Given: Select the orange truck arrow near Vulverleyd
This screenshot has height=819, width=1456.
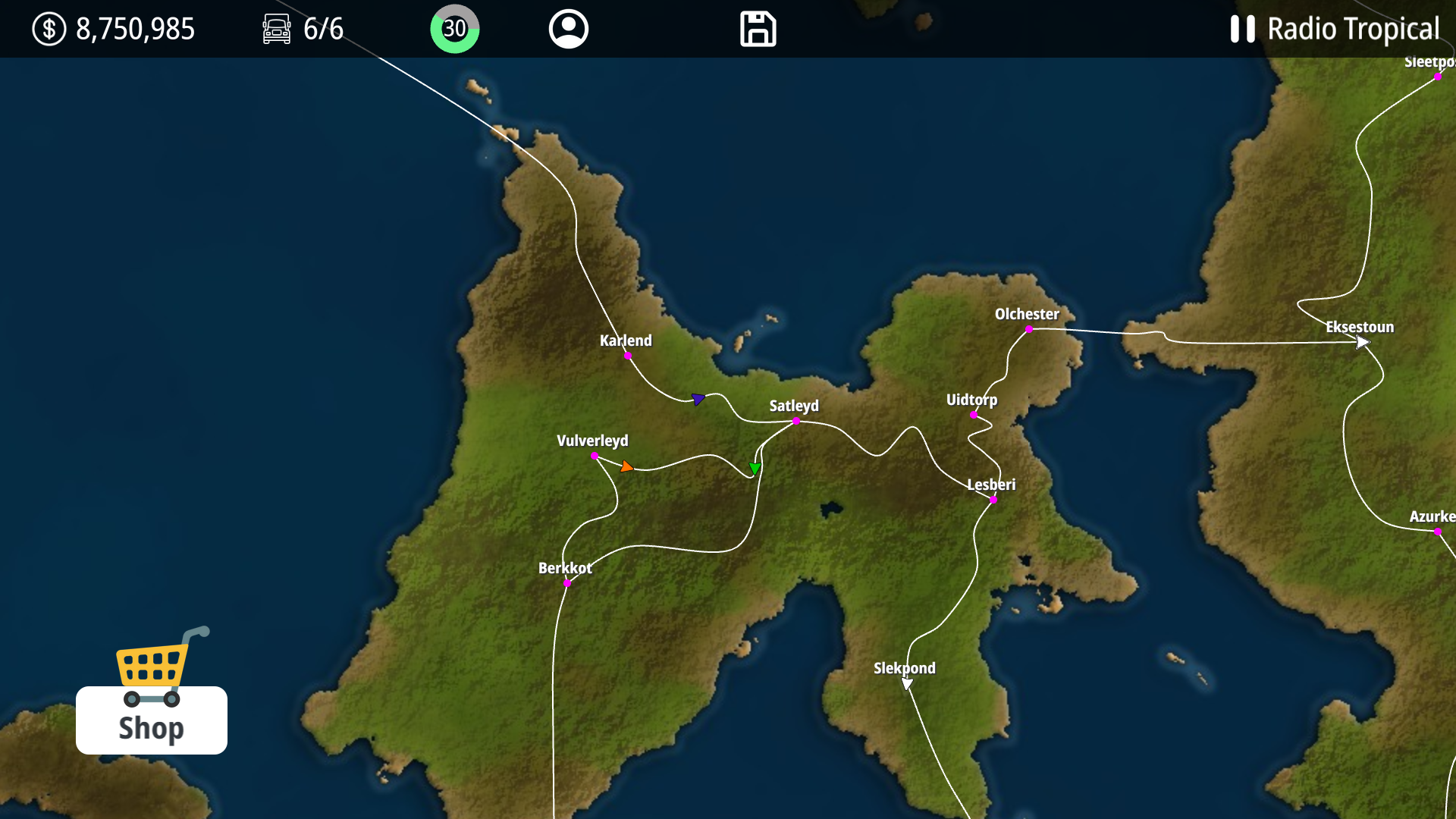Looking at the screenshot, I should tap(626, 467).
